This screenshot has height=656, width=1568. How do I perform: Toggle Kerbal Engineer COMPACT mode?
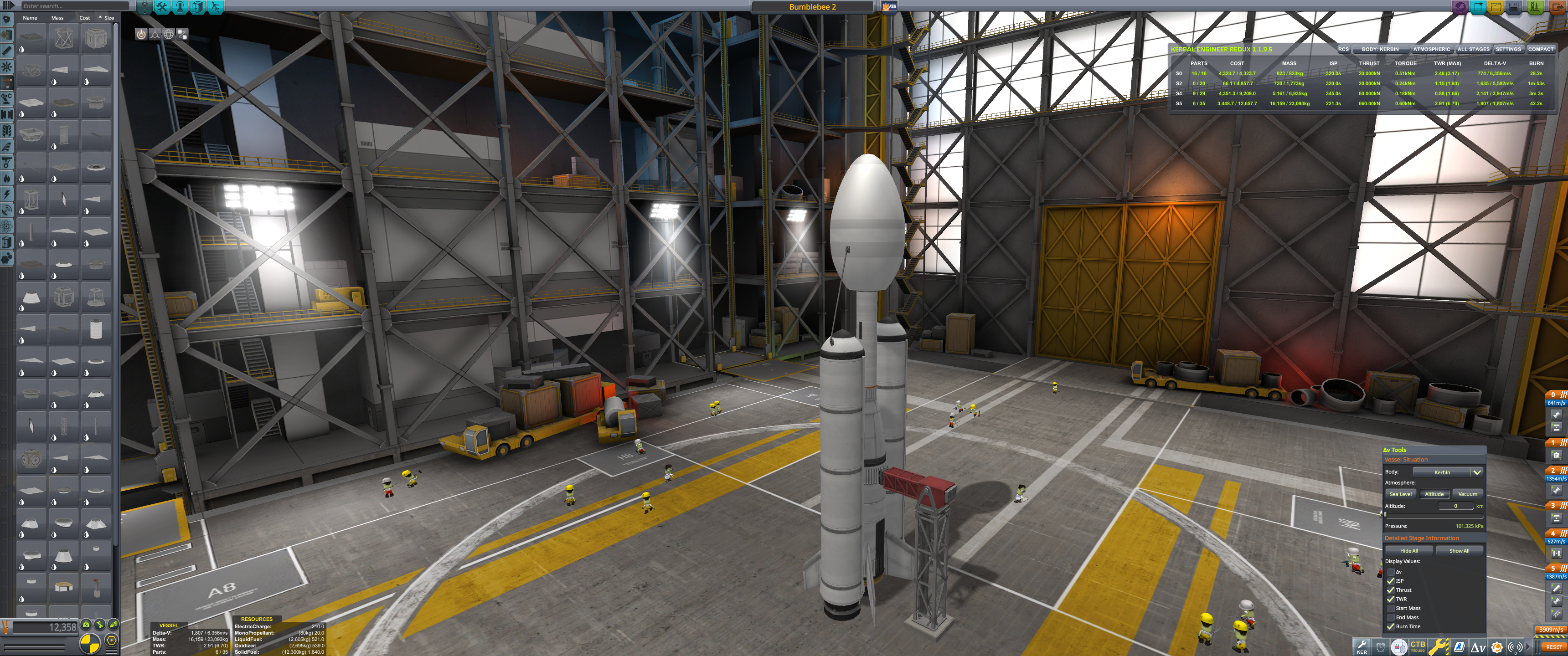[x=1540, y=49]
